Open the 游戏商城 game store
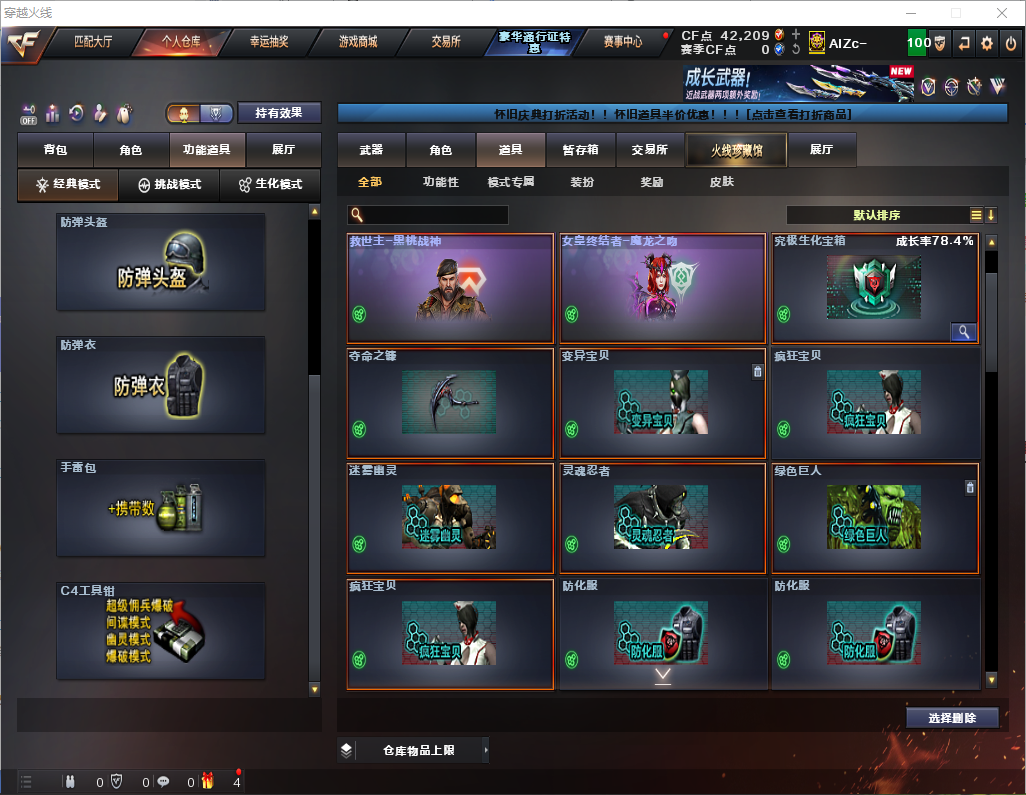The height and width of the screenshot is (795, 1026). click(x=358, y=42)
